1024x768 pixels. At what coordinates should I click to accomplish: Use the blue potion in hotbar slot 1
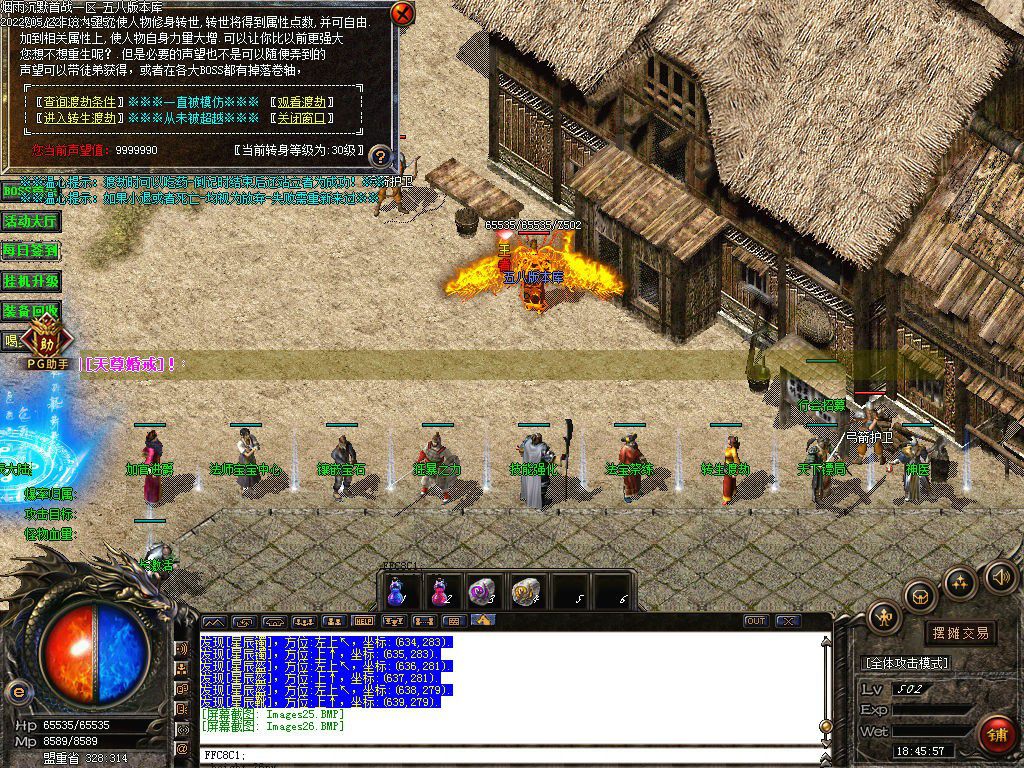coord(397,591)
